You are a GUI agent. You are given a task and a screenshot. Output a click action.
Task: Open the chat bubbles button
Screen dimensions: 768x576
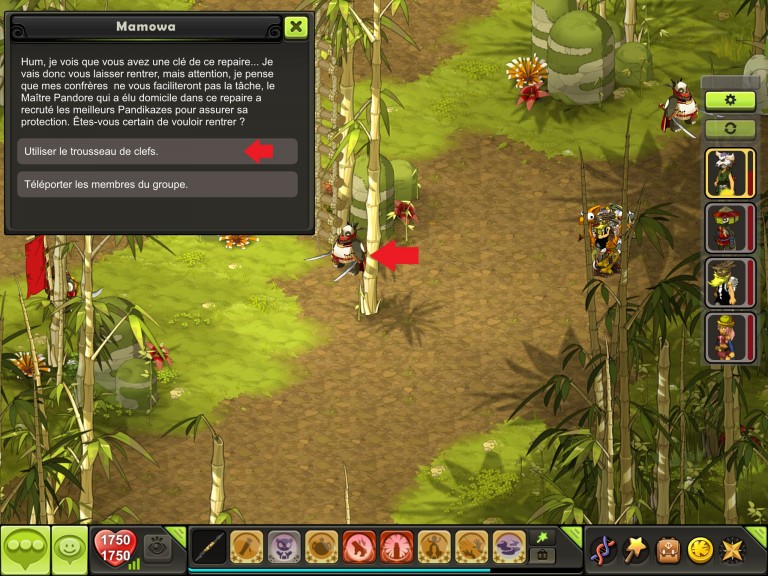pos(24,549)
